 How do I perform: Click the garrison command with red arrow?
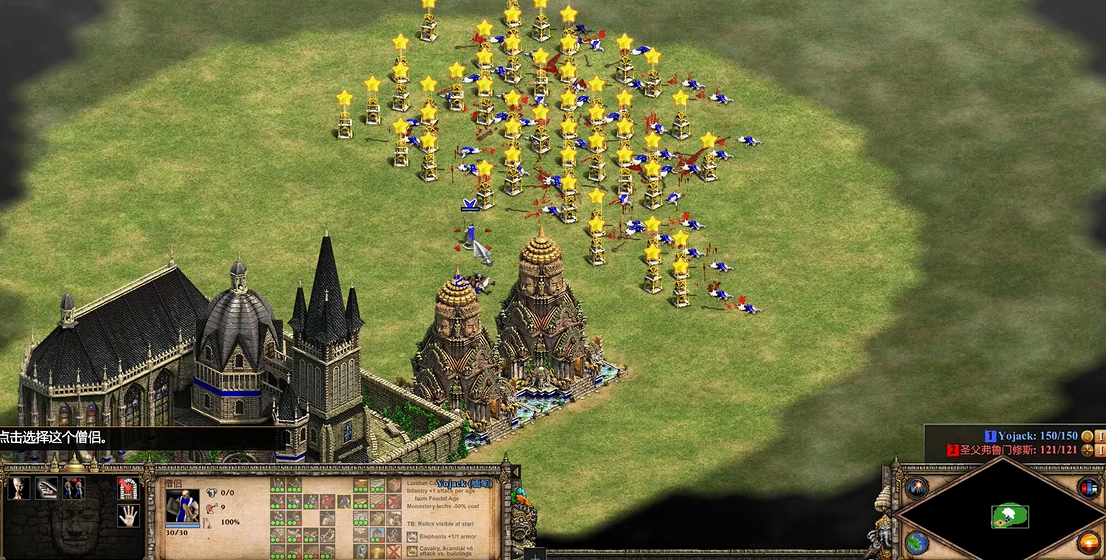pyautogui.click(x=128, y=488)
